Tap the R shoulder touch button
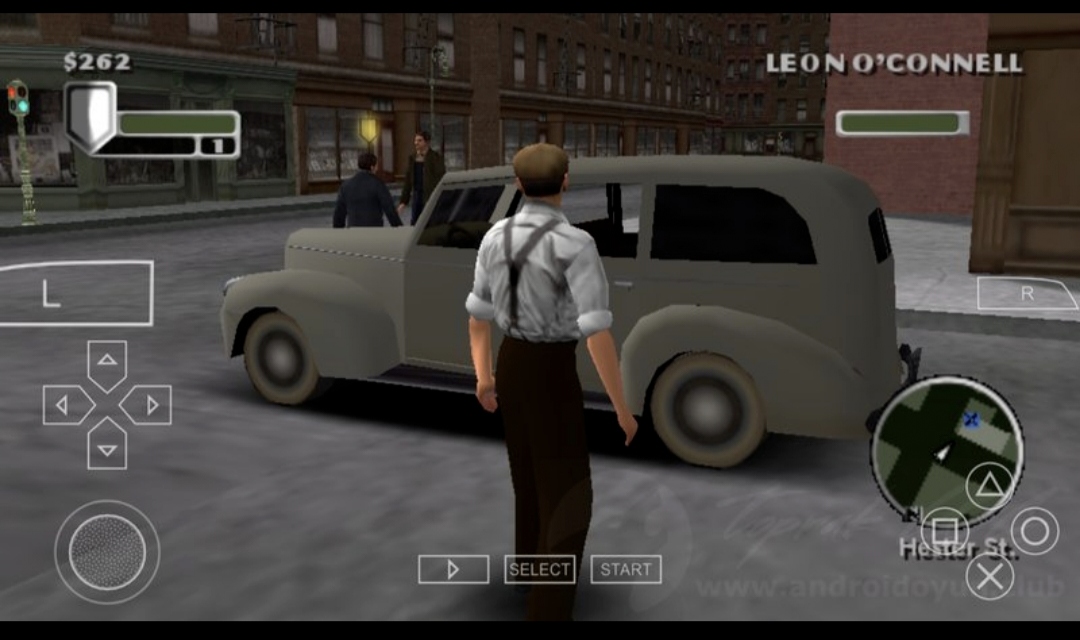 coord(1027,294)
